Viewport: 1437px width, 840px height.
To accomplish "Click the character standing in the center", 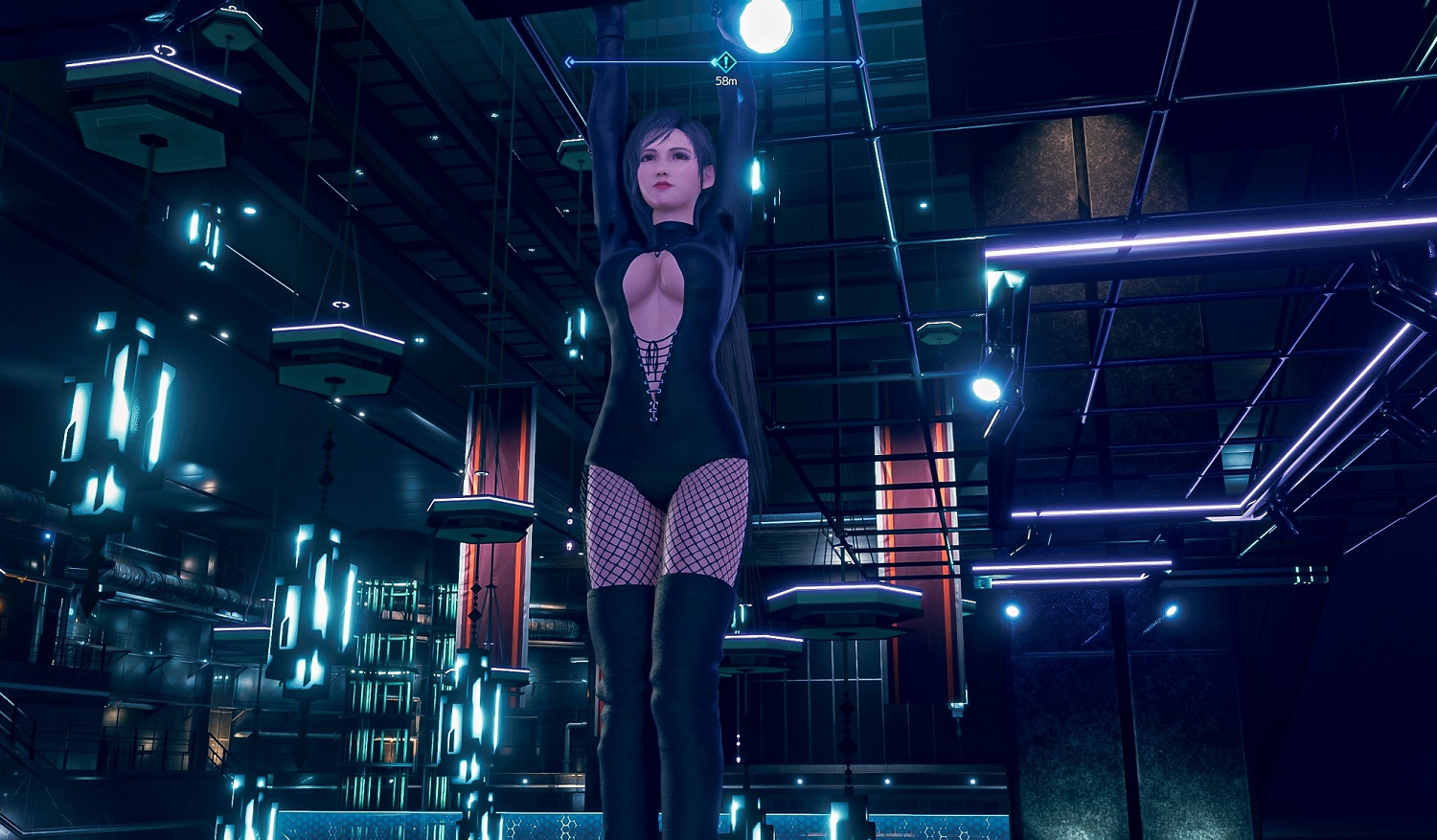I will click(671, 383).
